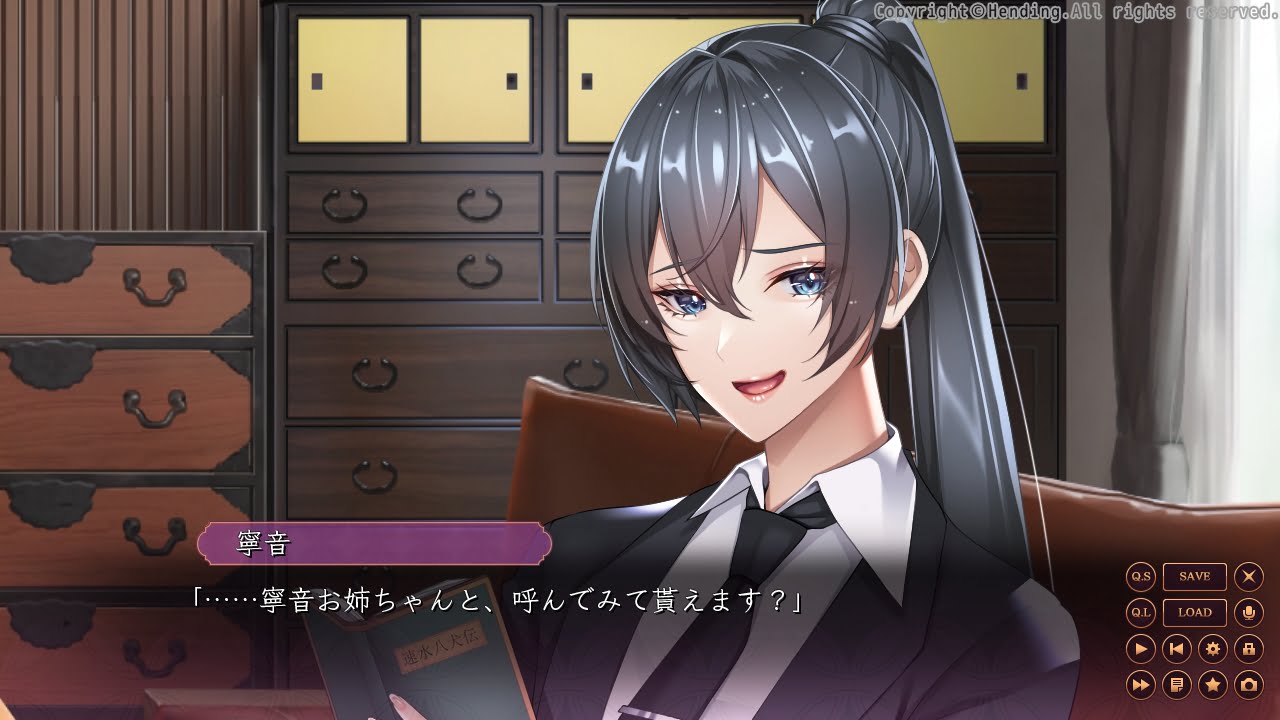Capture a screenshot with the camera icon
This screenshot has width=1280, height=720.
(1249, 685)
